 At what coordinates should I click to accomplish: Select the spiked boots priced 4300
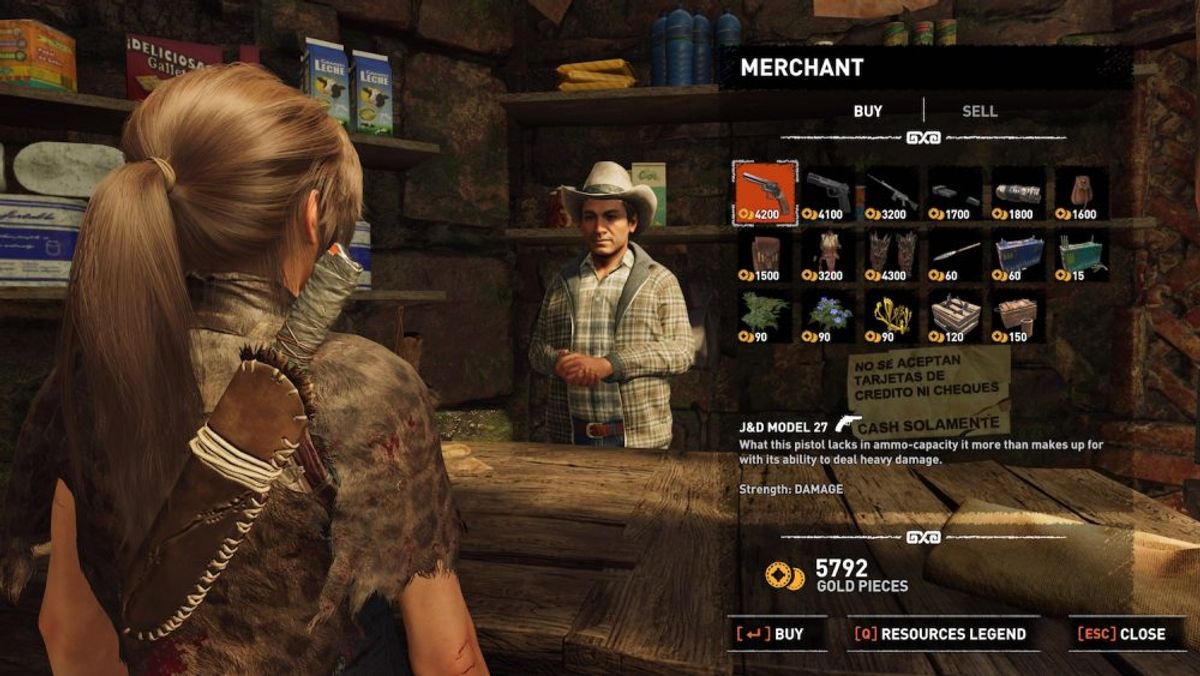pos(892,254)
